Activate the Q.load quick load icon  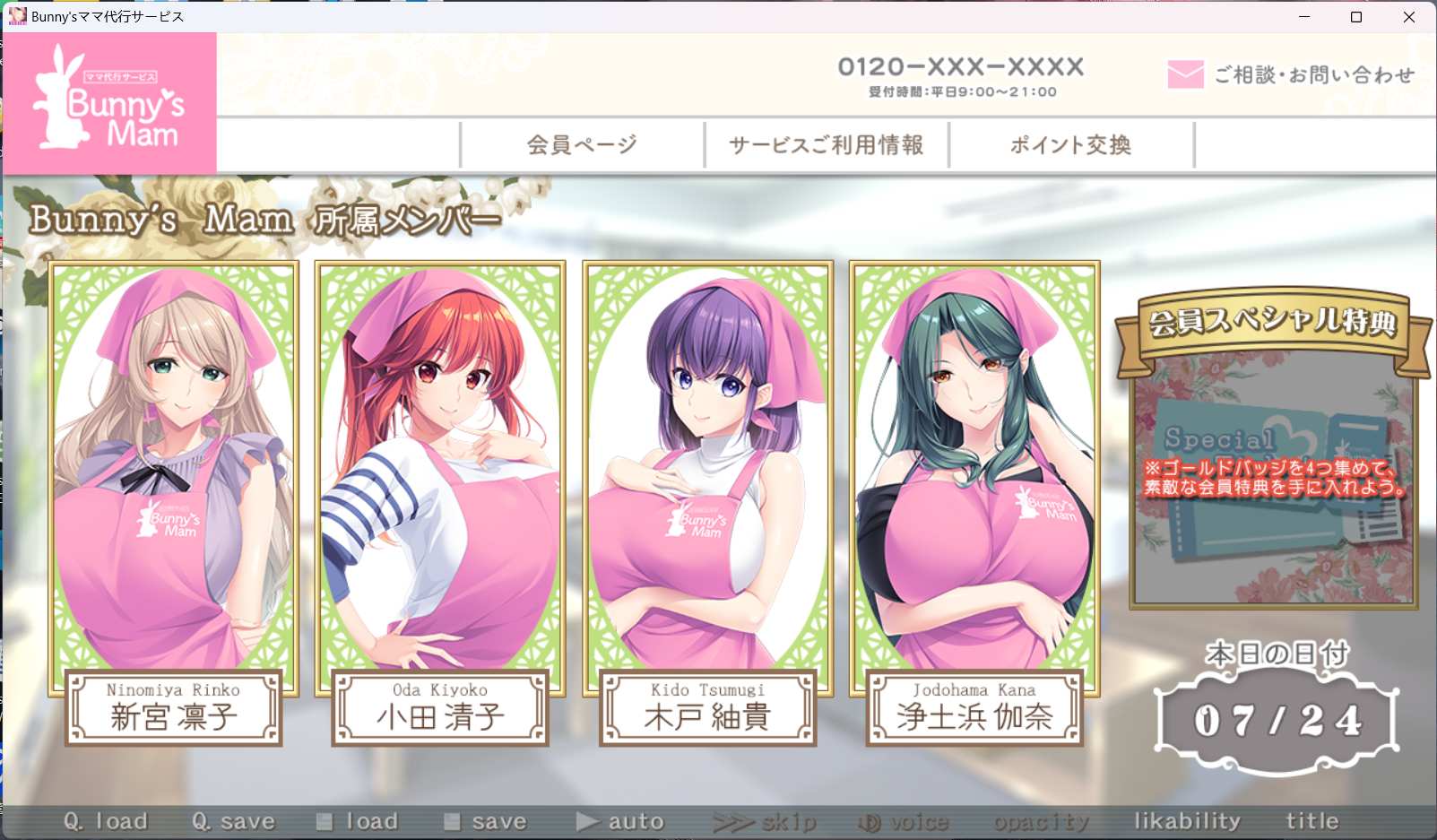(108, 819)
